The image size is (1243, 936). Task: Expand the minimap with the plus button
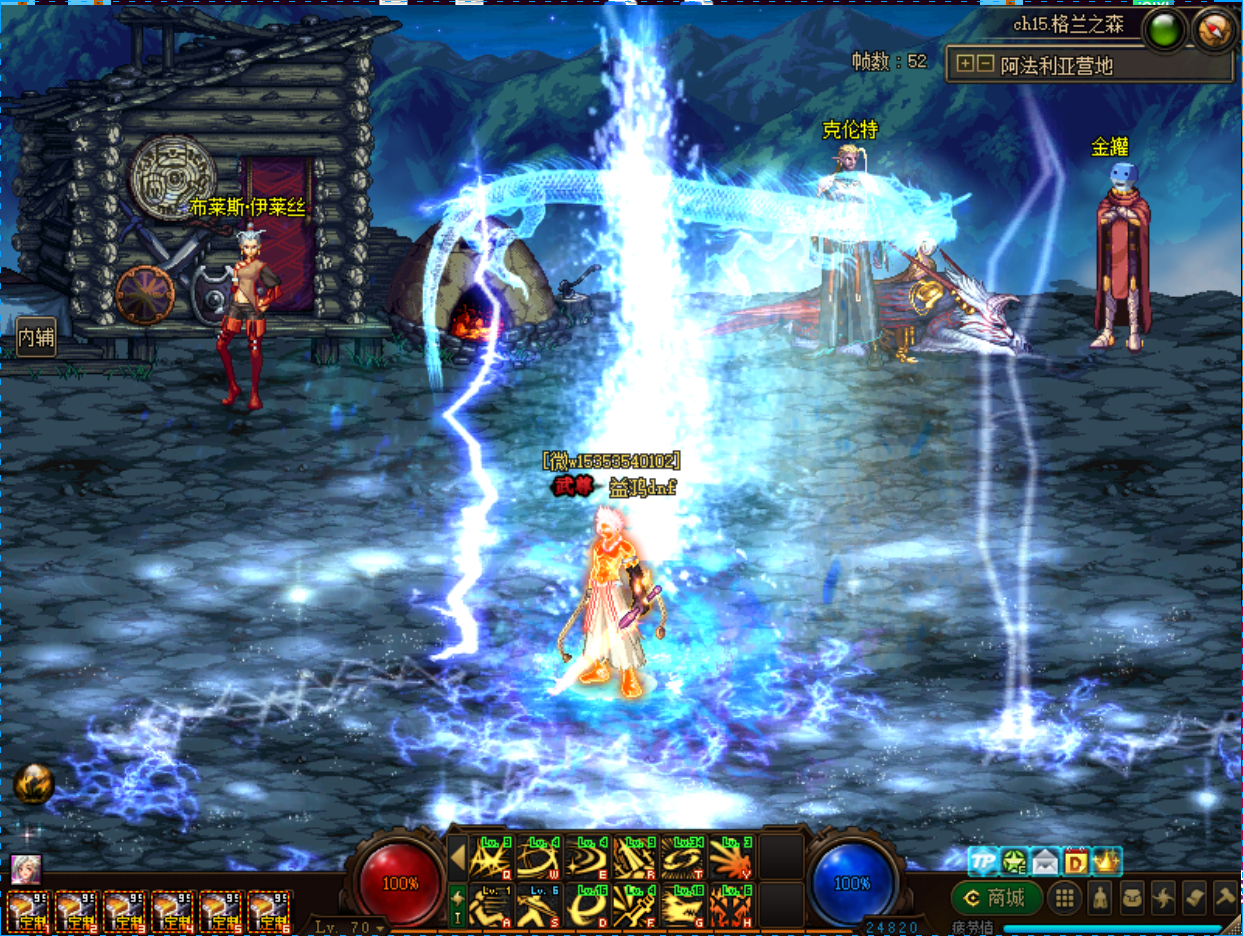pos(964,64)
